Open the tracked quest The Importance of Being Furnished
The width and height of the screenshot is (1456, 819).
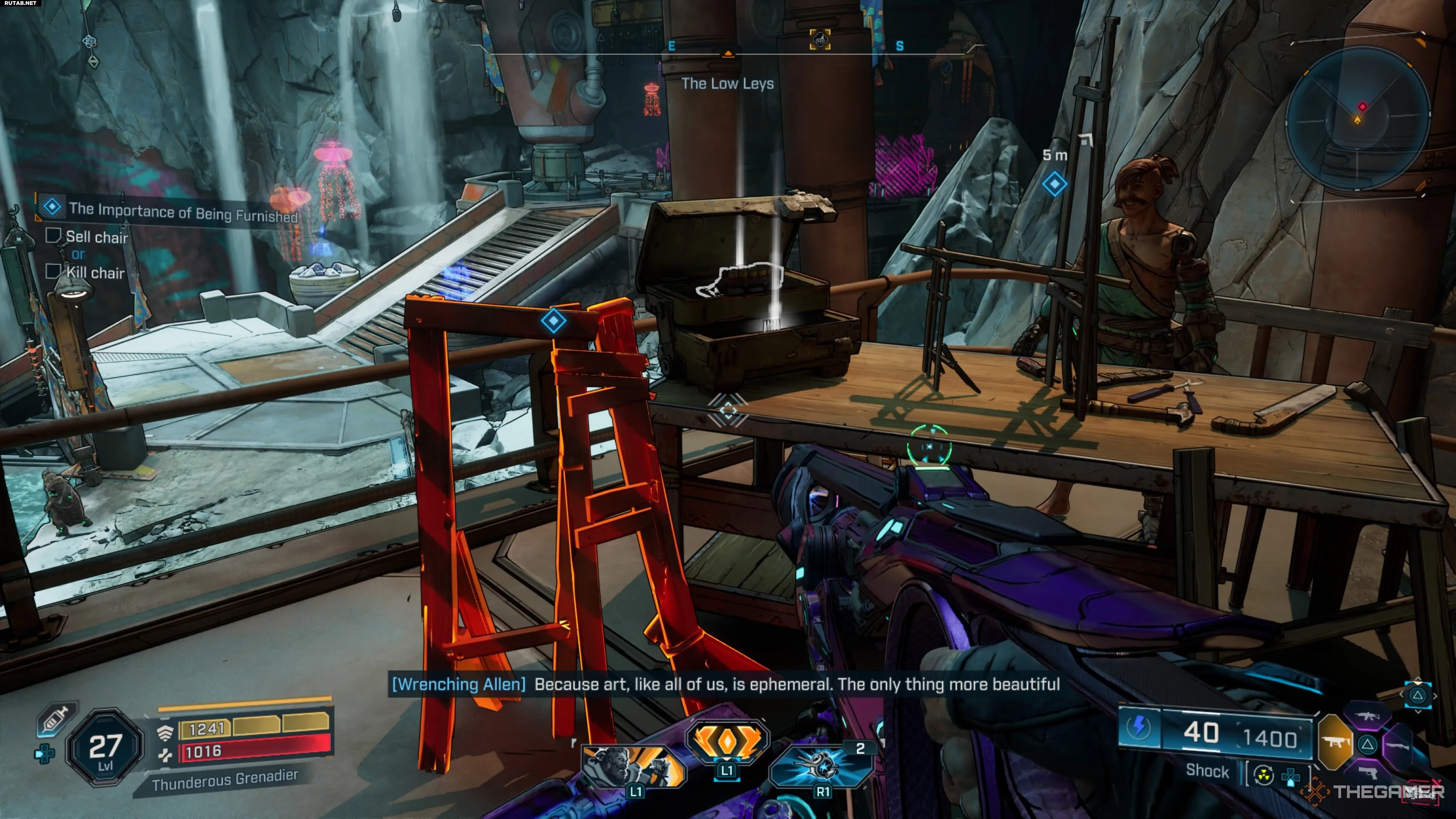coord(182,212)
